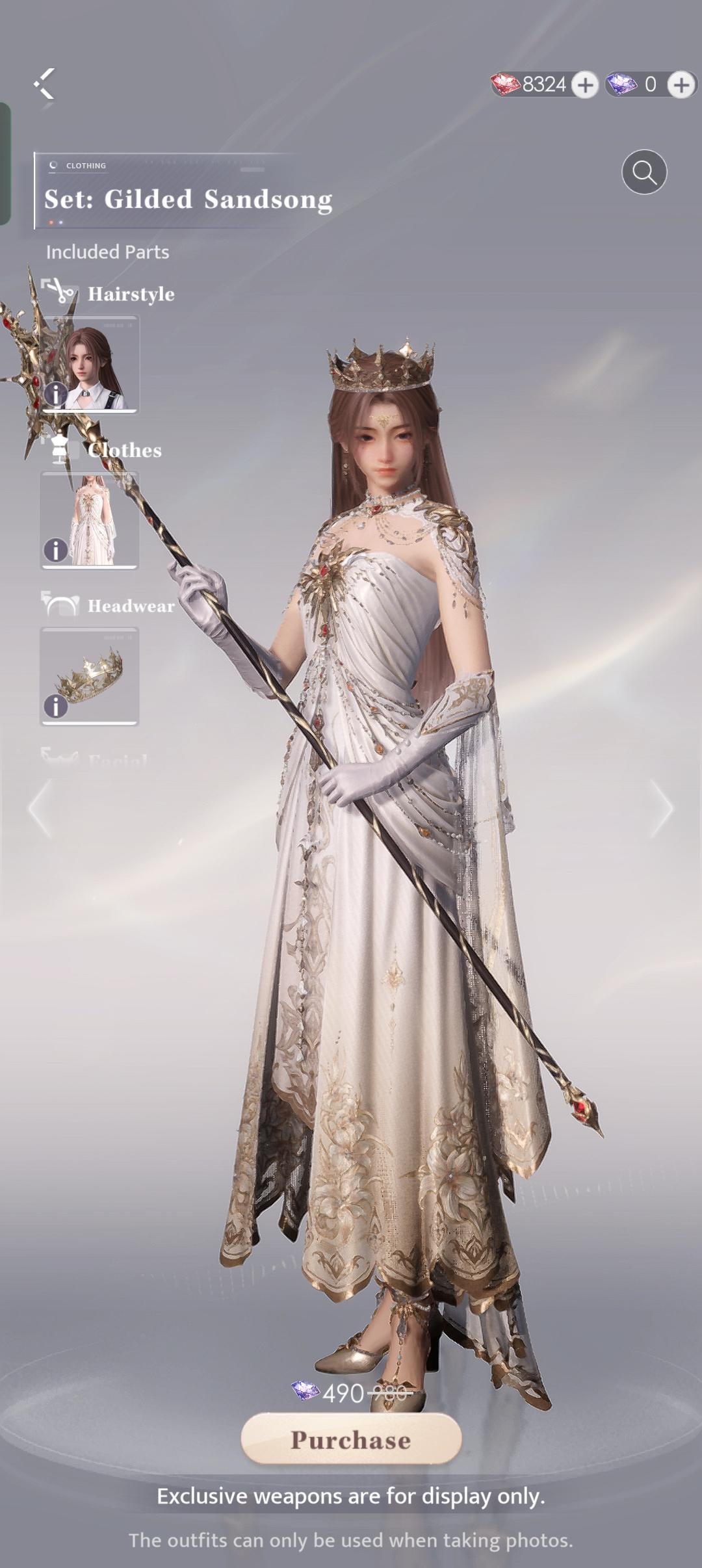Switch to the next outfit set
Viewport: 702px width, 1568px height.
[663, 808]
